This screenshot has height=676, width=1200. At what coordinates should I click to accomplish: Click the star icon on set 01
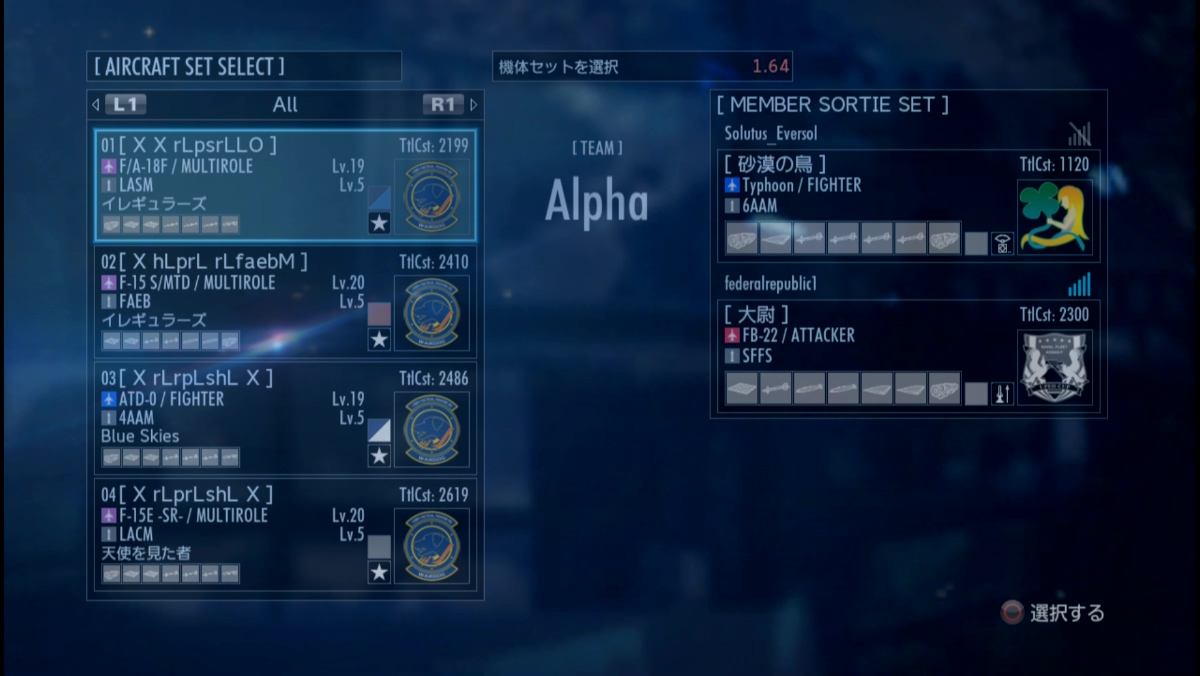(379, 223)
